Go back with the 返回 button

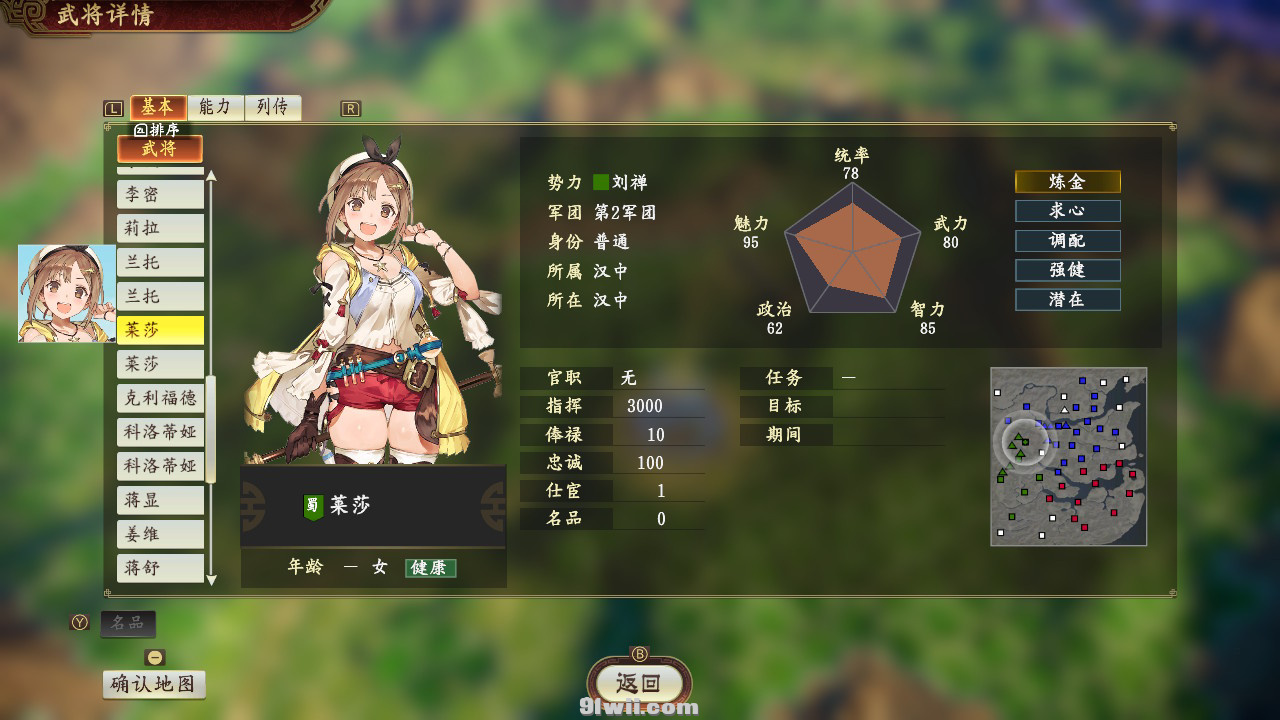tap(639, 684)
